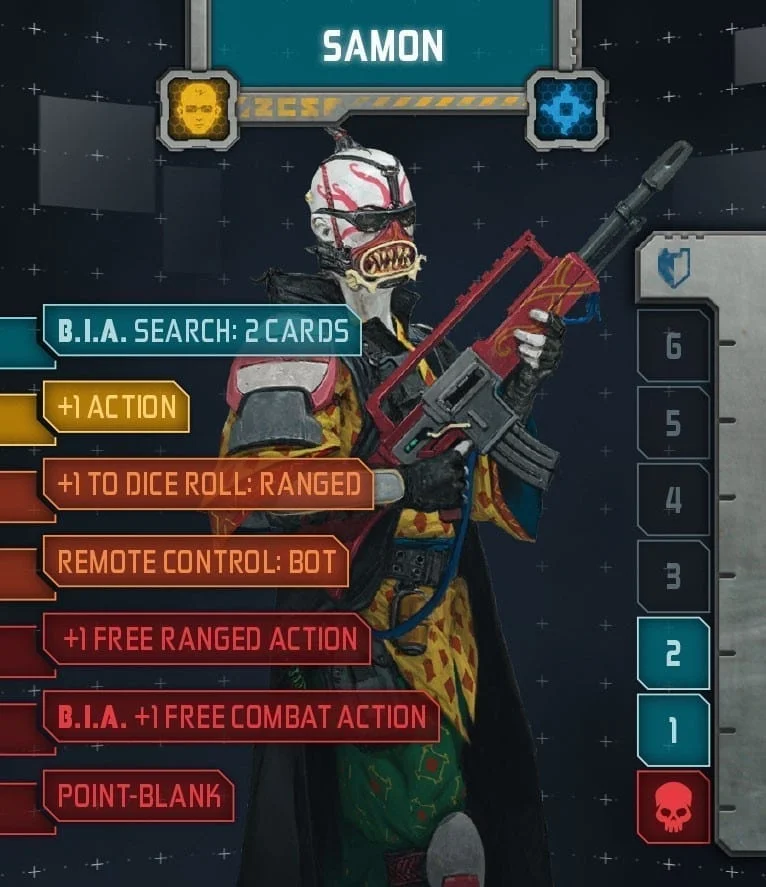Click the shield icon above the tracker
The width and height of the screenshot is (766, 887).
(x=673, y=268)
